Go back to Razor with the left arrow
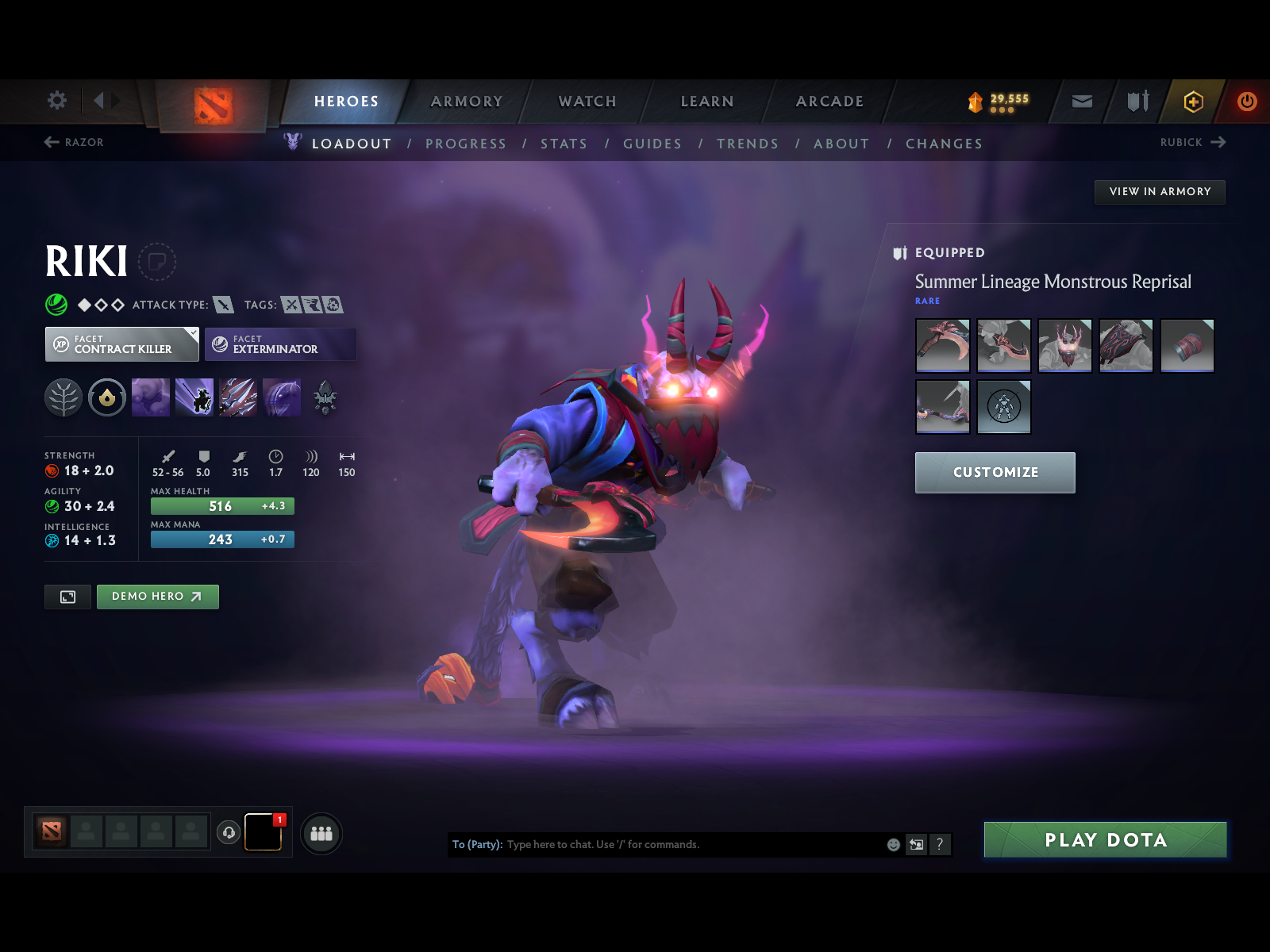The width and height of the screenshot is (1270, 952). pos(51,143)
